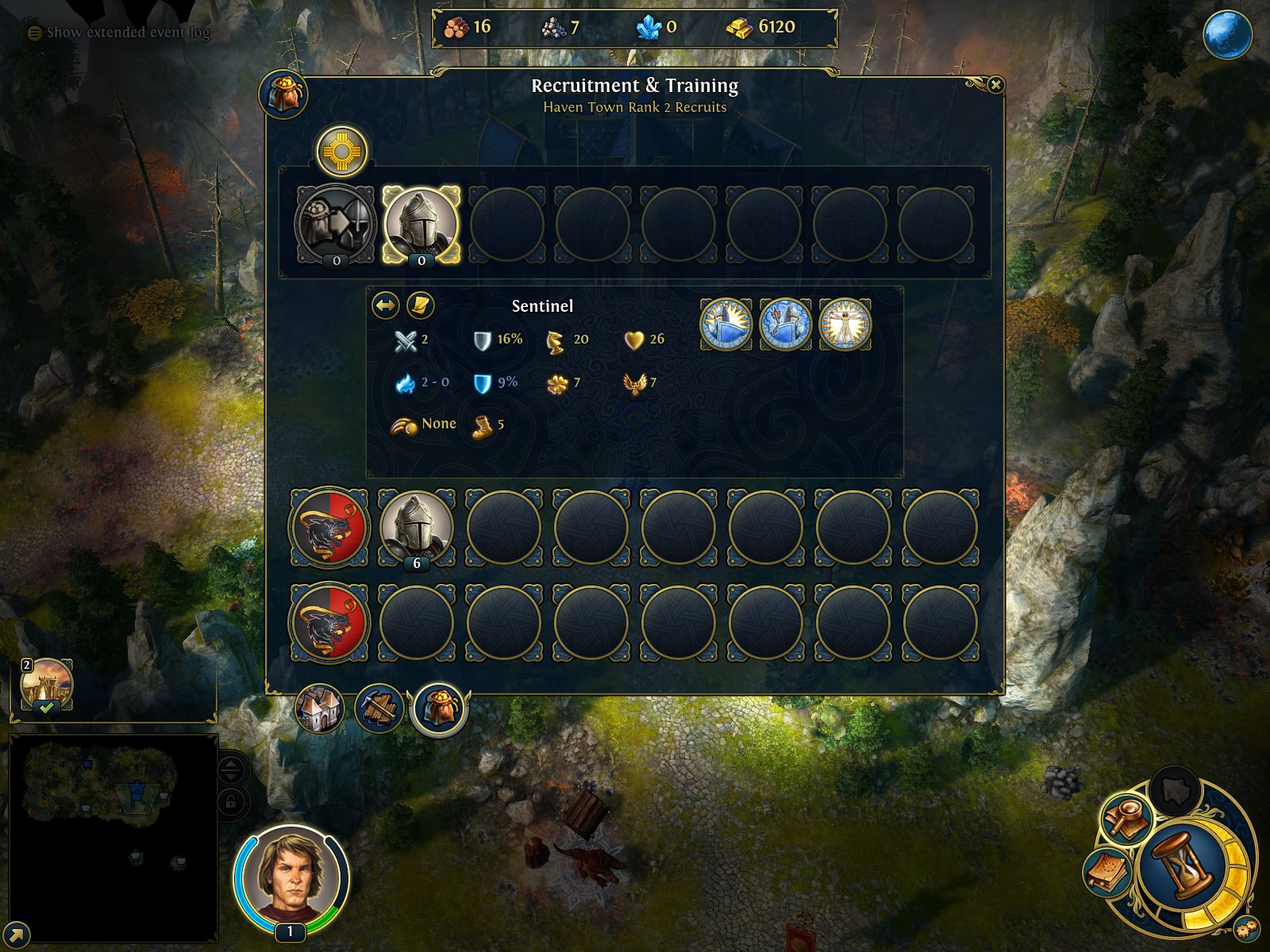The image size is (1270, 952).
Task: Open the gear options button
Action: click(1246, 928)
